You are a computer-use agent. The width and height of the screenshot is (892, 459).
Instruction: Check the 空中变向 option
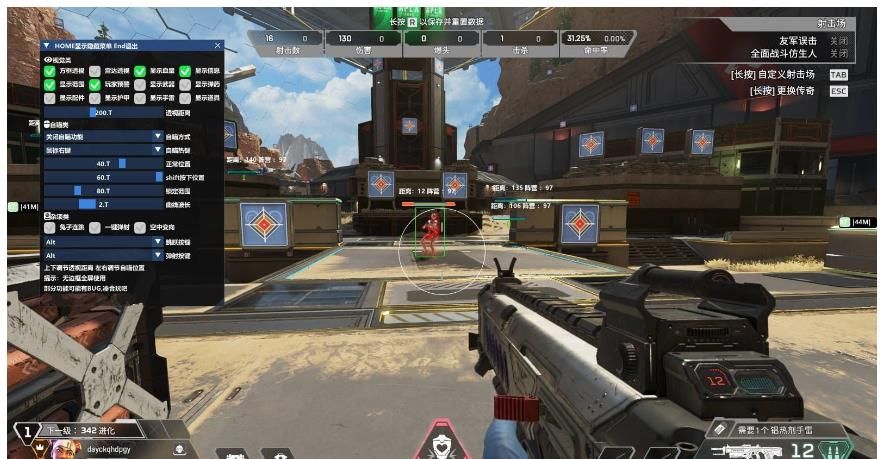tap(140, 228)
